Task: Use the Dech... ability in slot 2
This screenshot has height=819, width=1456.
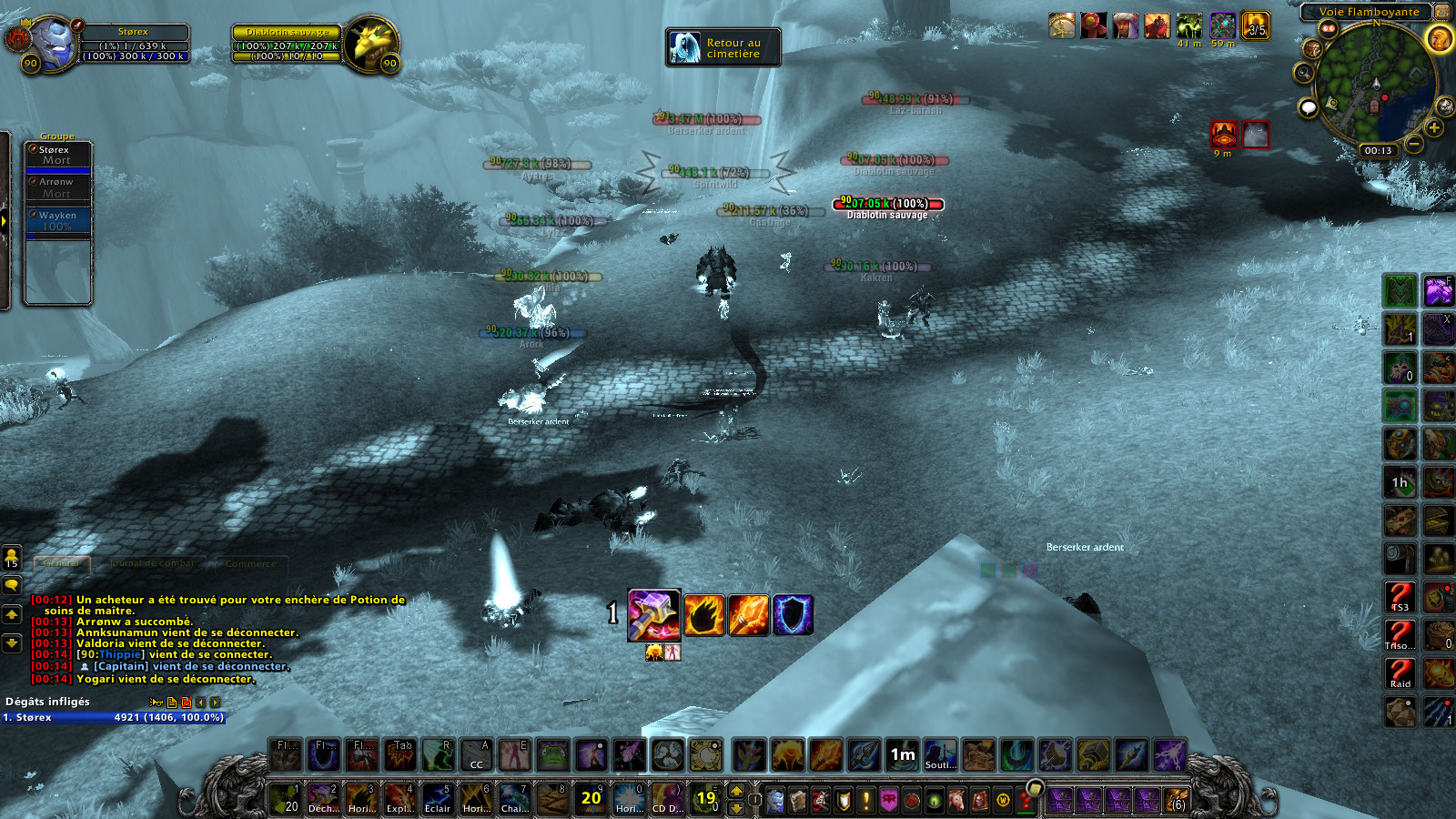Action: click(x=322, y=799)
